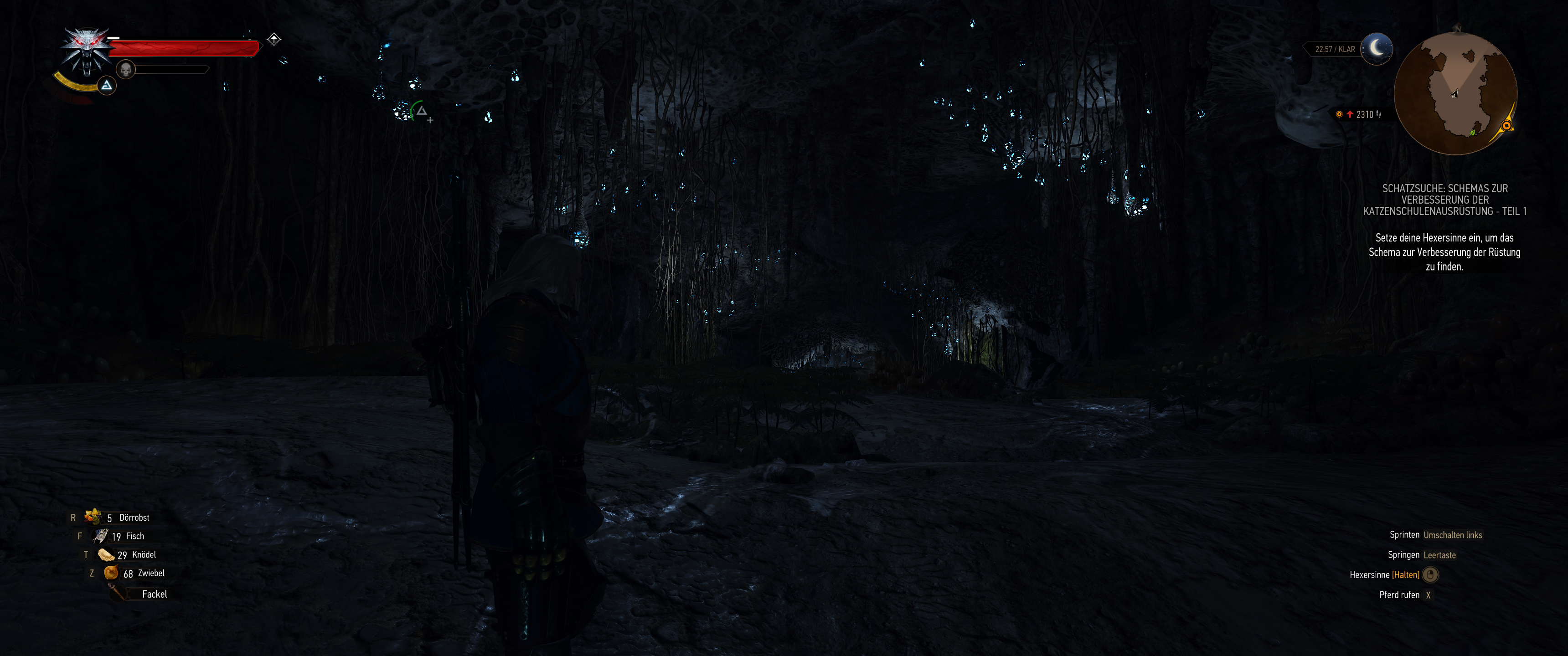Toggle the quest tracking compass diamond
The width and height of the screenshot is (1568, 656).
(274, 38)
